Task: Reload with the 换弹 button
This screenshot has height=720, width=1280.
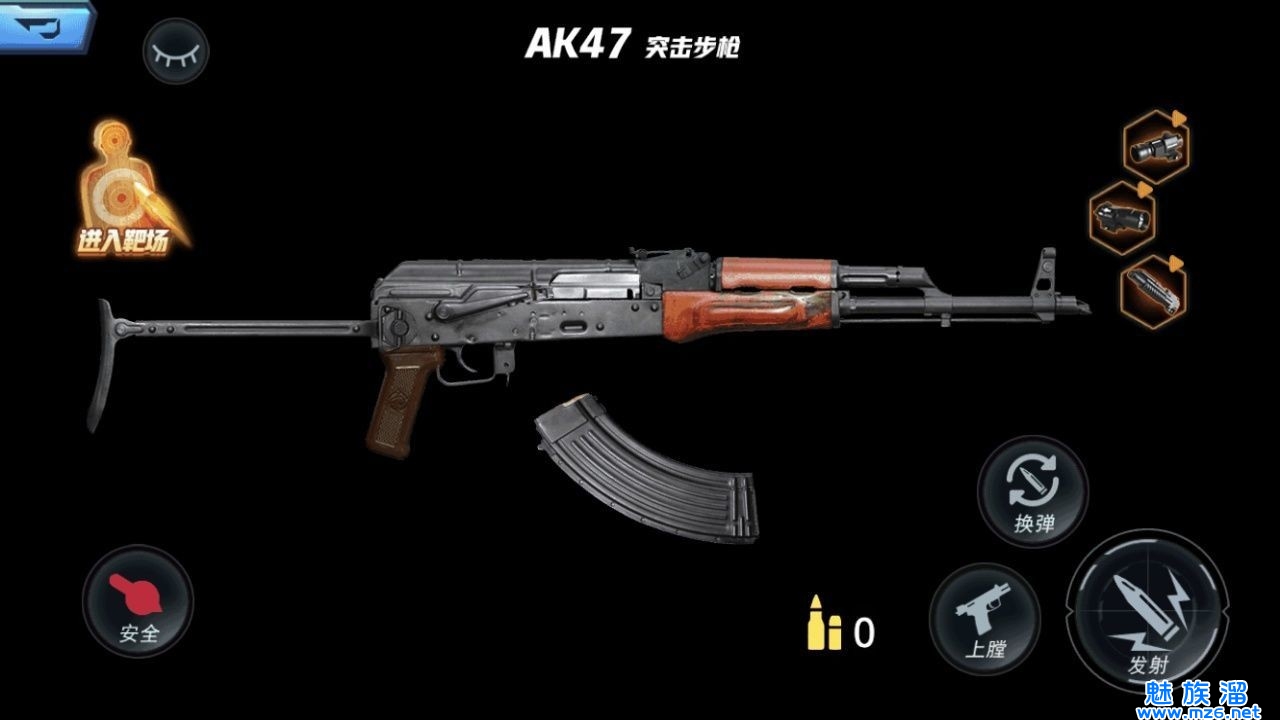Action: point(1033,490)
